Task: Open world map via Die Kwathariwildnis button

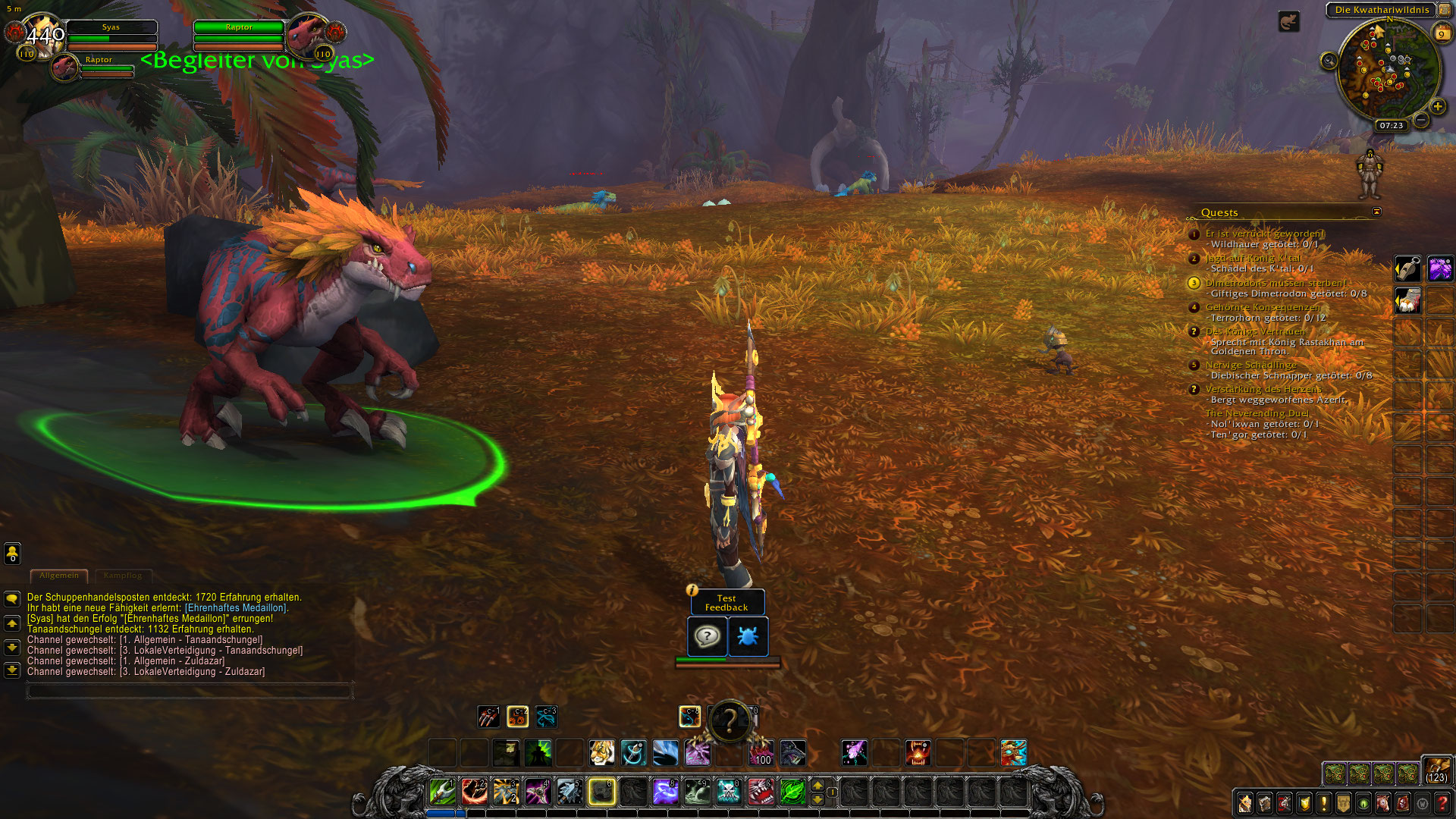Action: (x=1381, y=10)
